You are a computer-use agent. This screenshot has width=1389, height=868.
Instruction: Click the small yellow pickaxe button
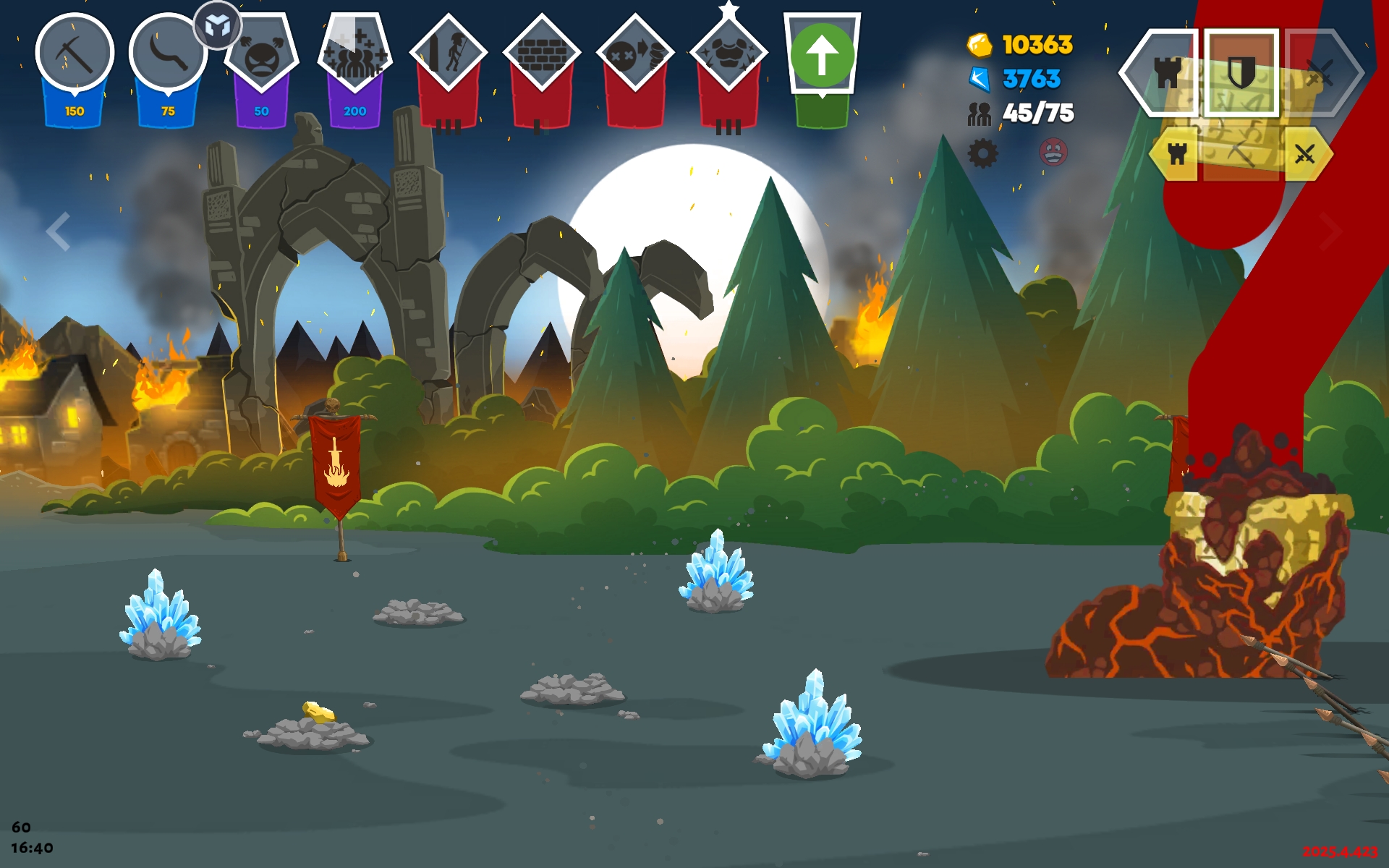coord(1241,153)
